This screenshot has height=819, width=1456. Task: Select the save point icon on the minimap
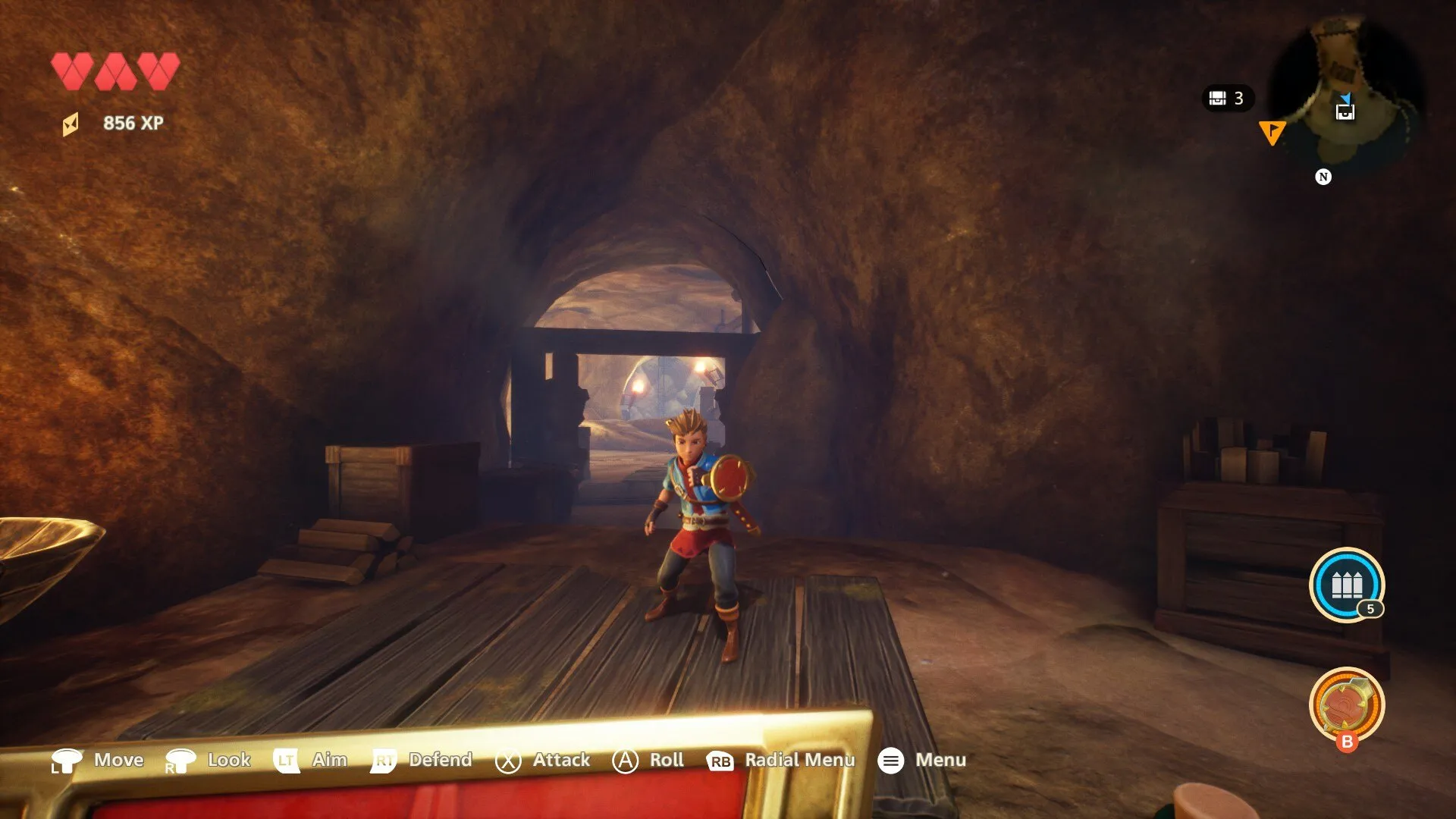1345,112
